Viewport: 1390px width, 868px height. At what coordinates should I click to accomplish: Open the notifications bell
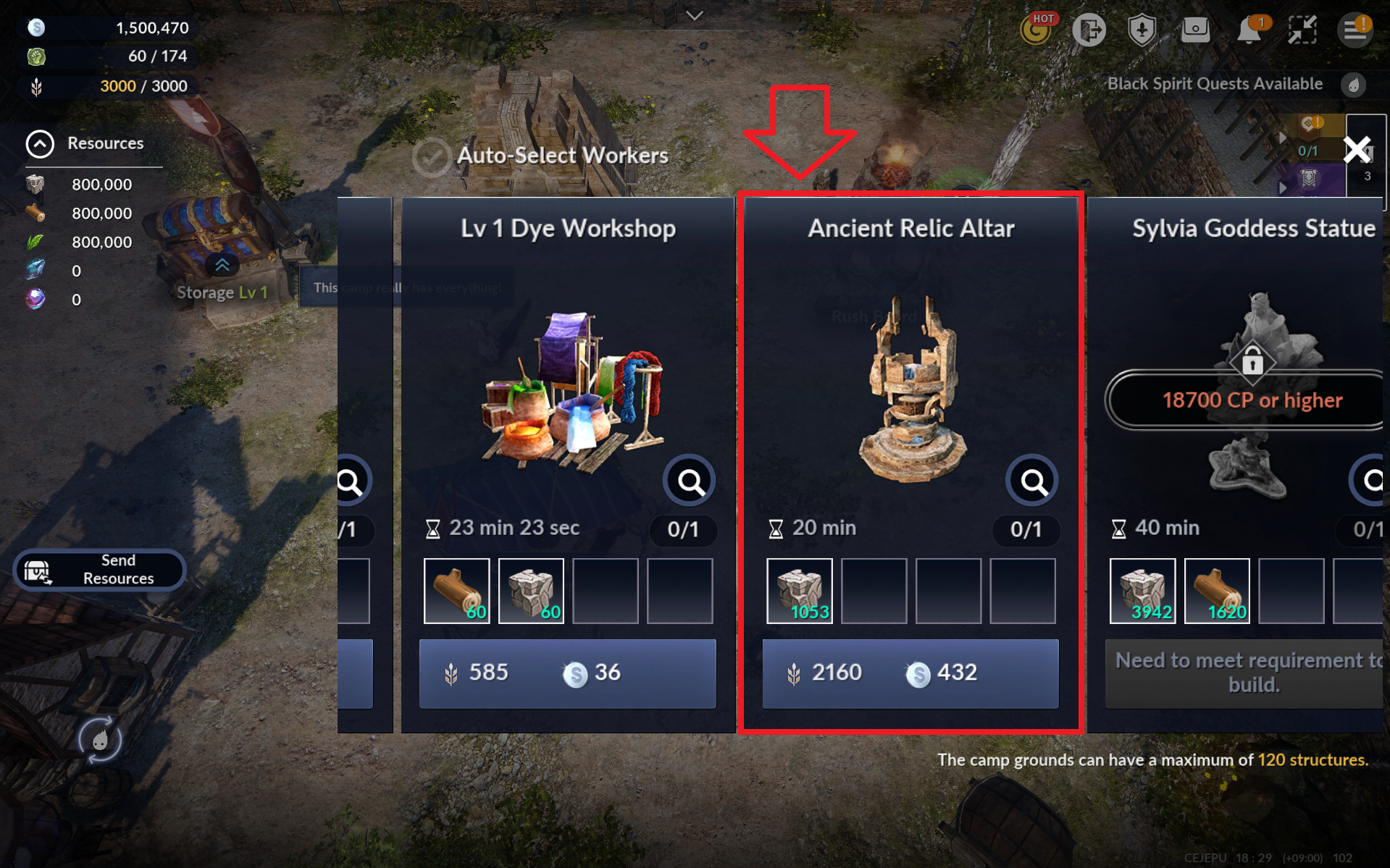point(1249,30)
